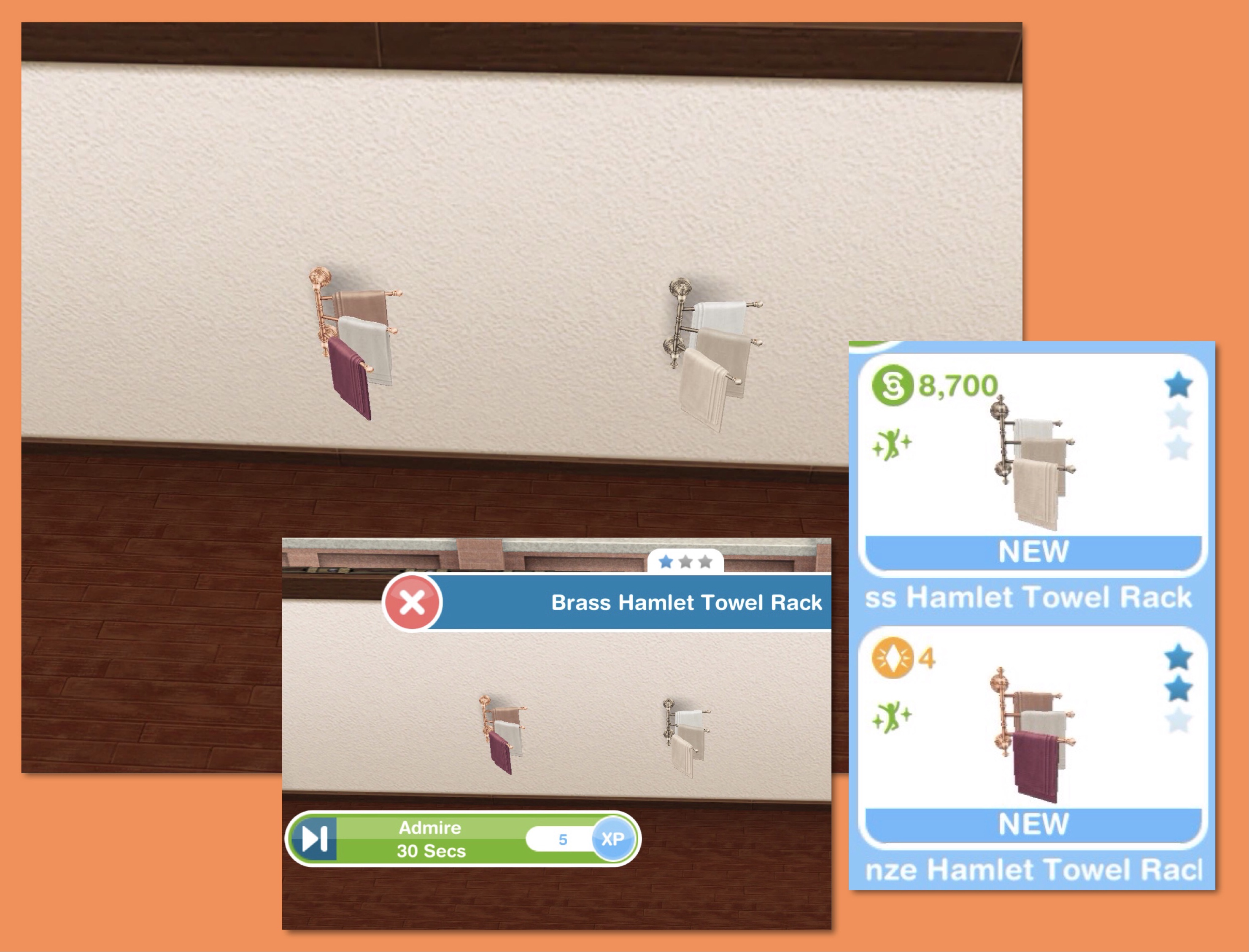Close the Brass Hamlet Towel Rack panel
The width and height of the screenshot is (1249, 952).
(x=412, y=602)
